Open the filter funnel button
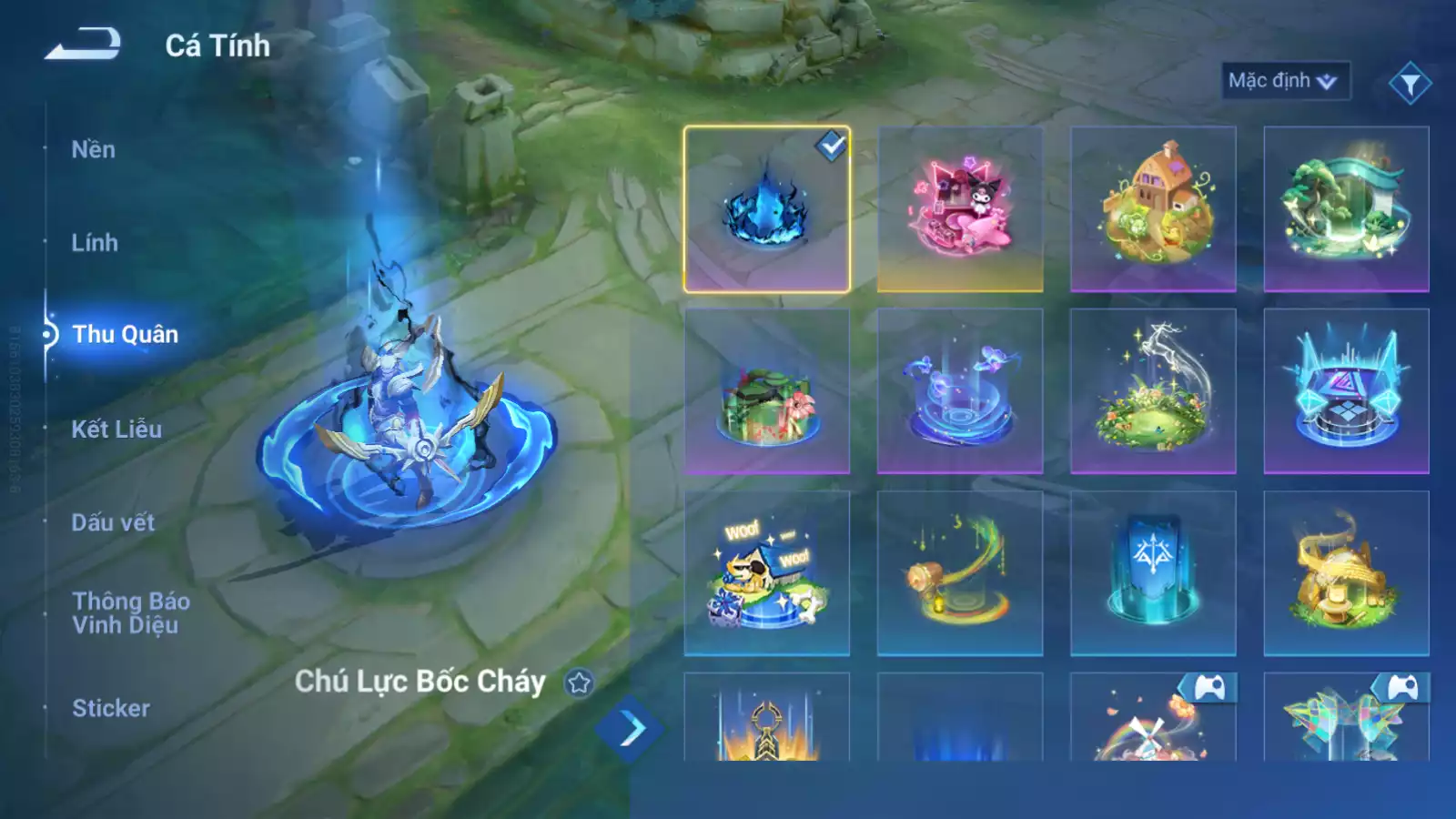 point(1410,84)
